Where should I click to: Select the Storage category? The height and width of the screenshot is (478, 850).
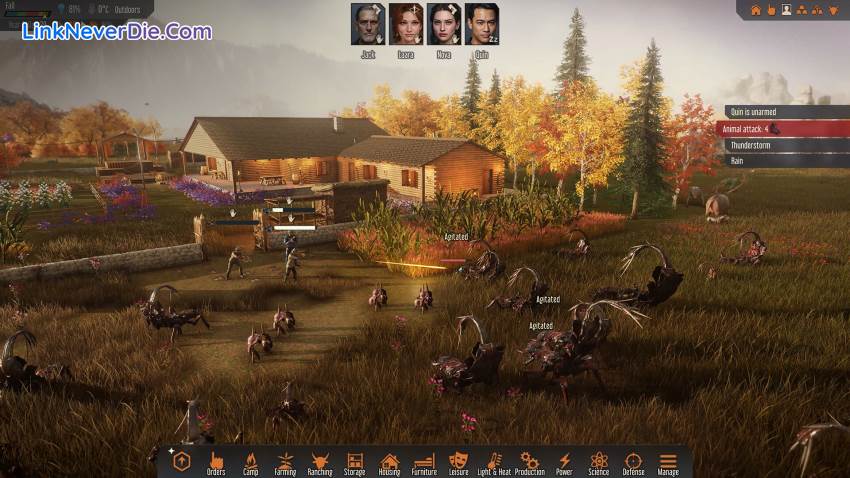click(355, 461)
